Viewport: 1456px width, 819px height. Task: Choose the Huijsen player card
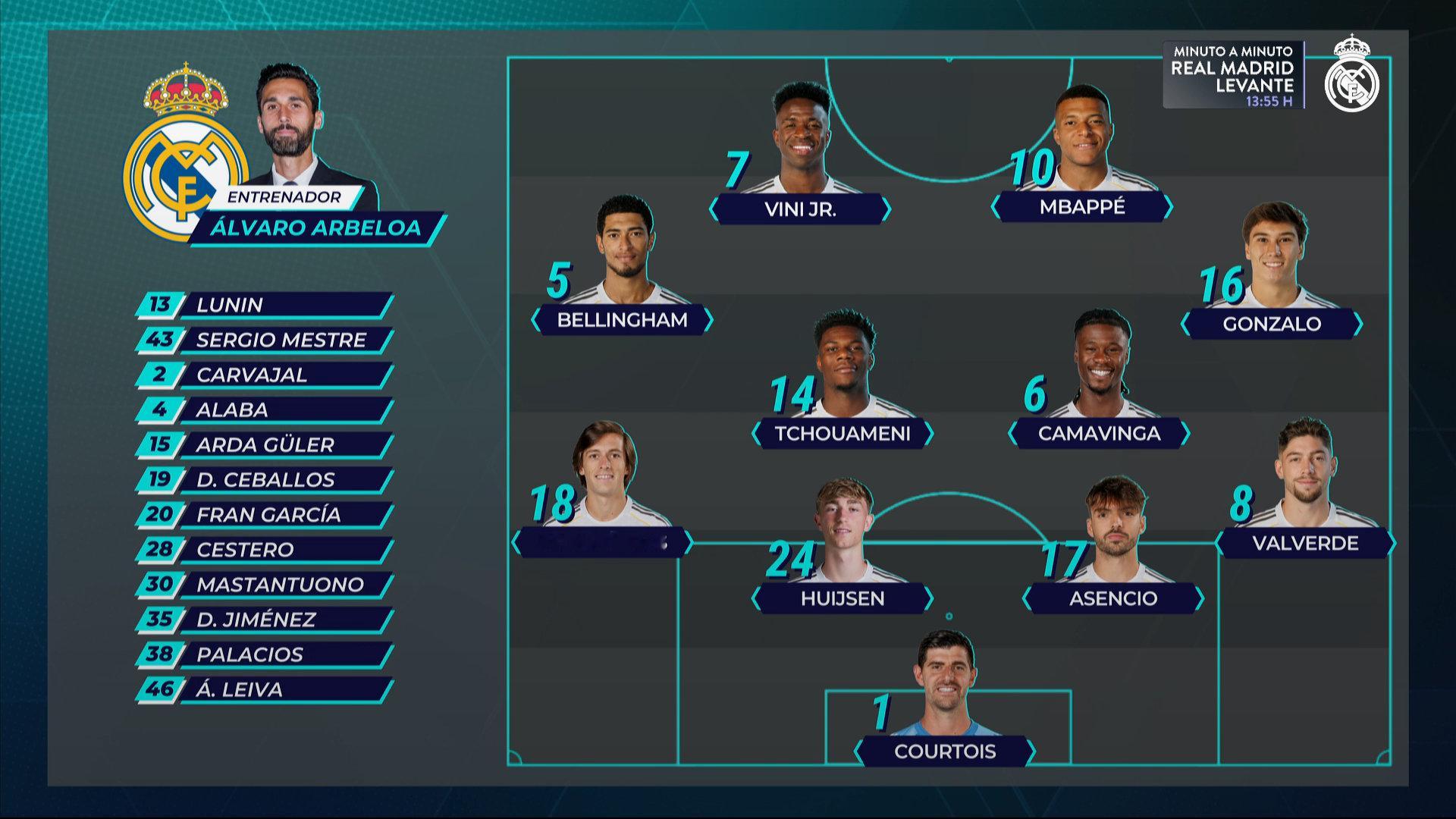coord(843,598)
